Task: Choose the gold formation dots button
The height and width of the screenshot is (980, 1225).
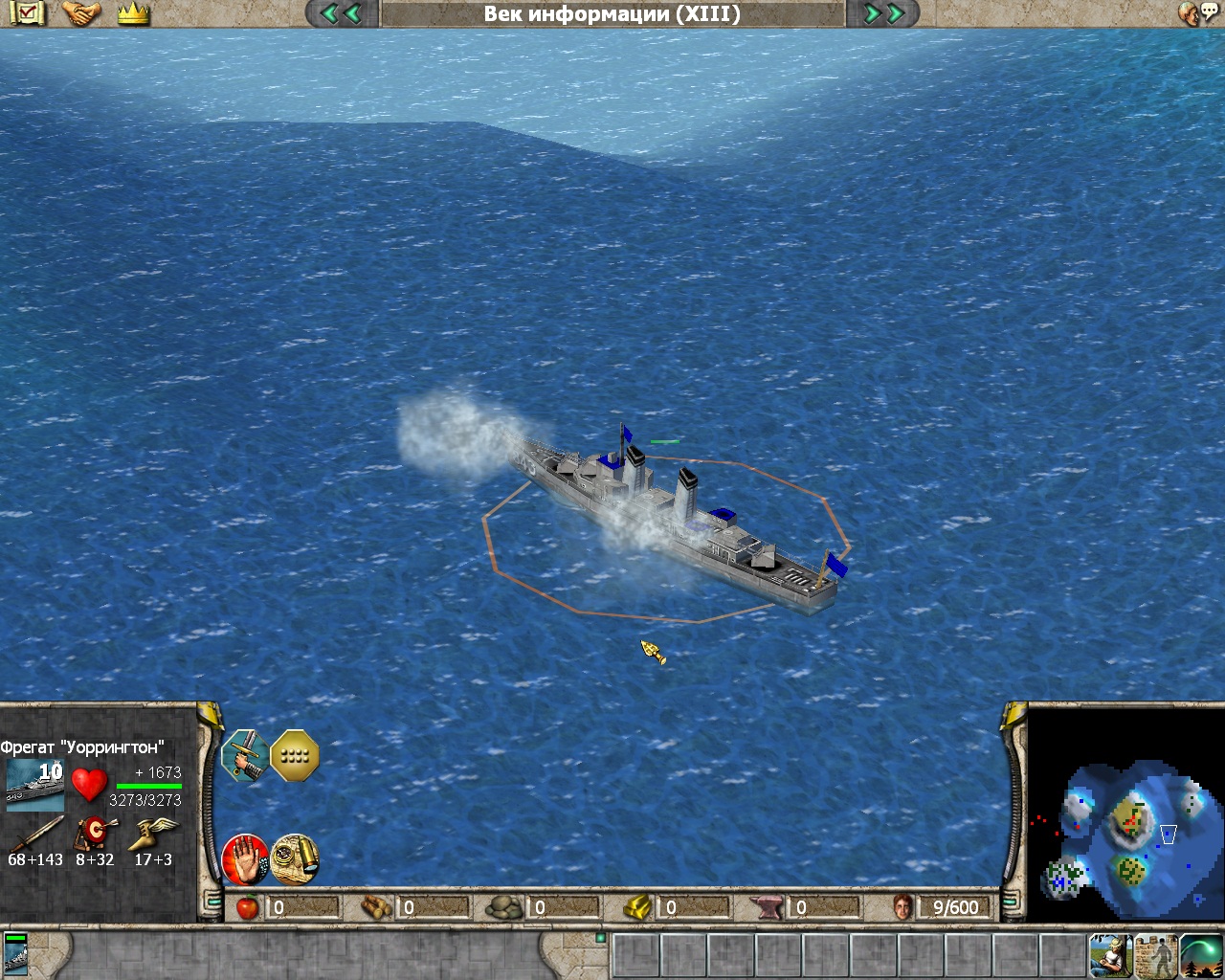Action: [x=295, y=756]
